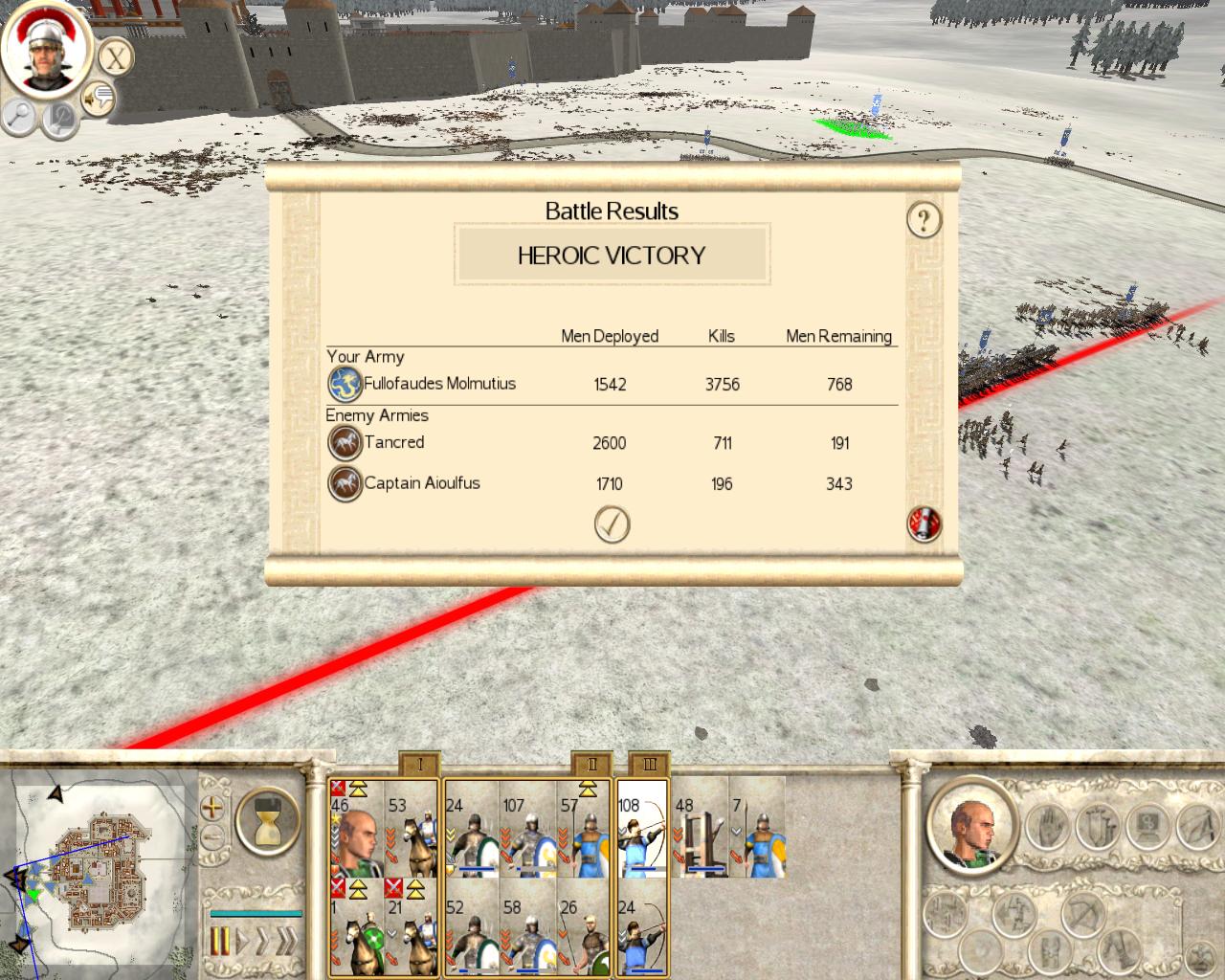
Task: Toggle the advisor speech audio button
Action: 98,97
